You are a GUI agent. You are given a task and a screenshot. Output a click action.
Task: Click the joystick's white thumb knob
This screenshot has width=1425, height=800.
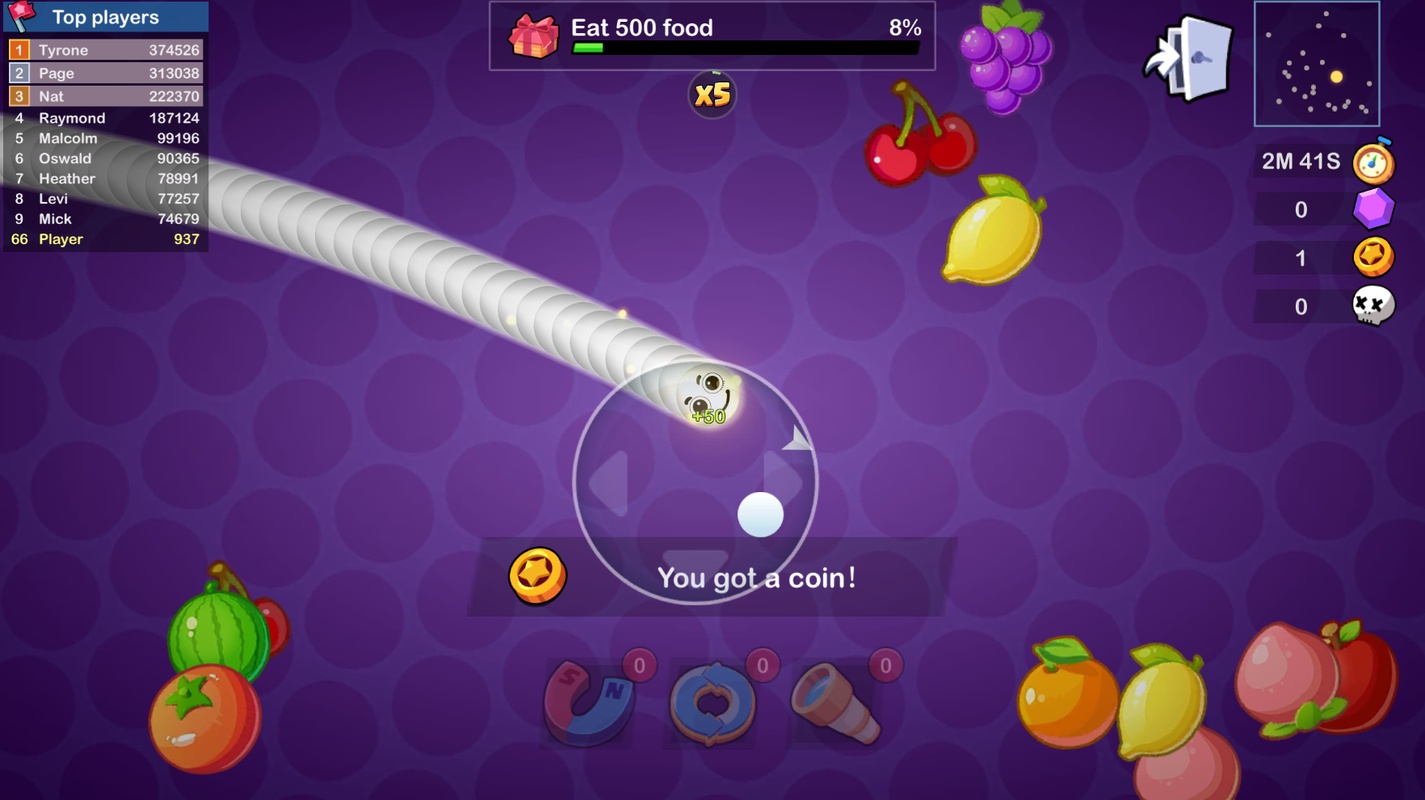pos(760,515)
